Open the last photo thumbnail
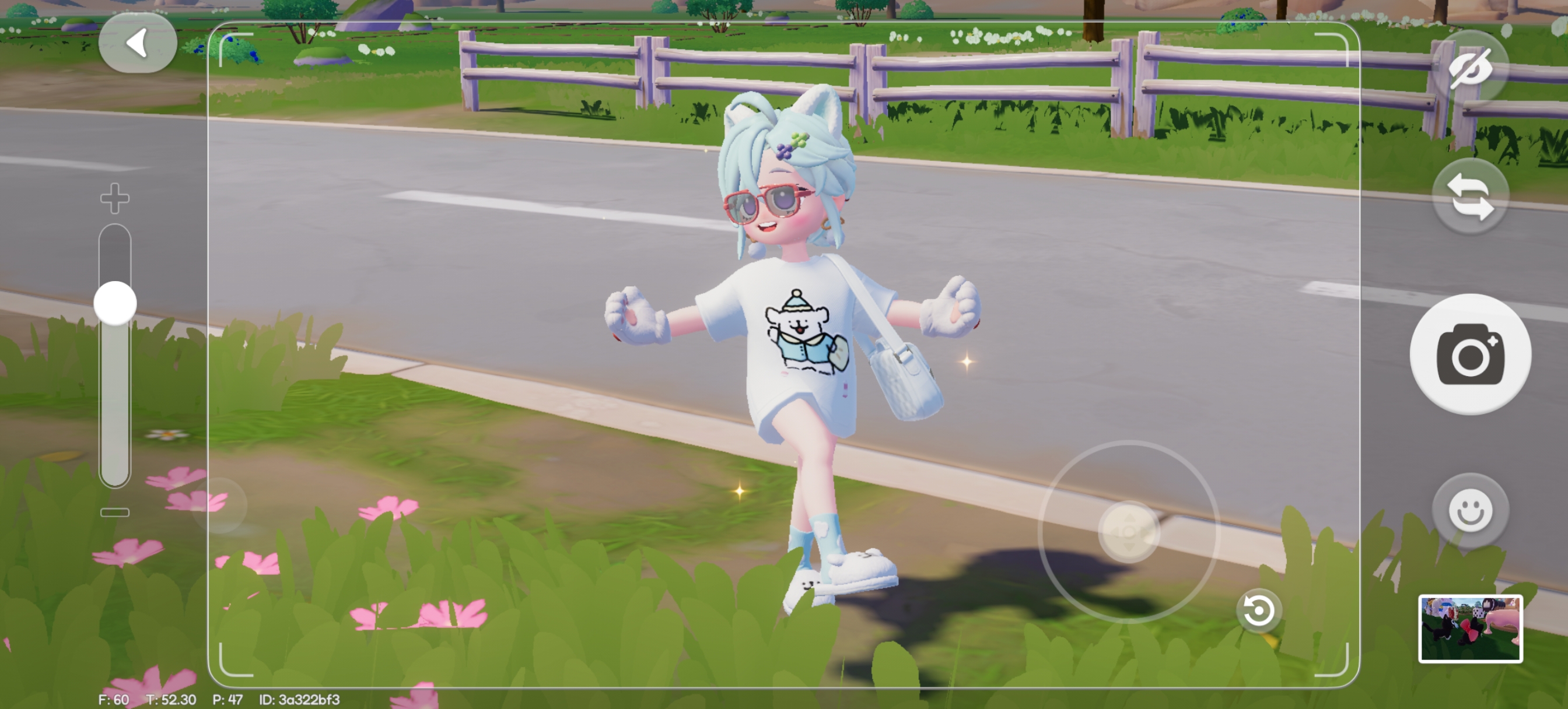 point(1470,628)
